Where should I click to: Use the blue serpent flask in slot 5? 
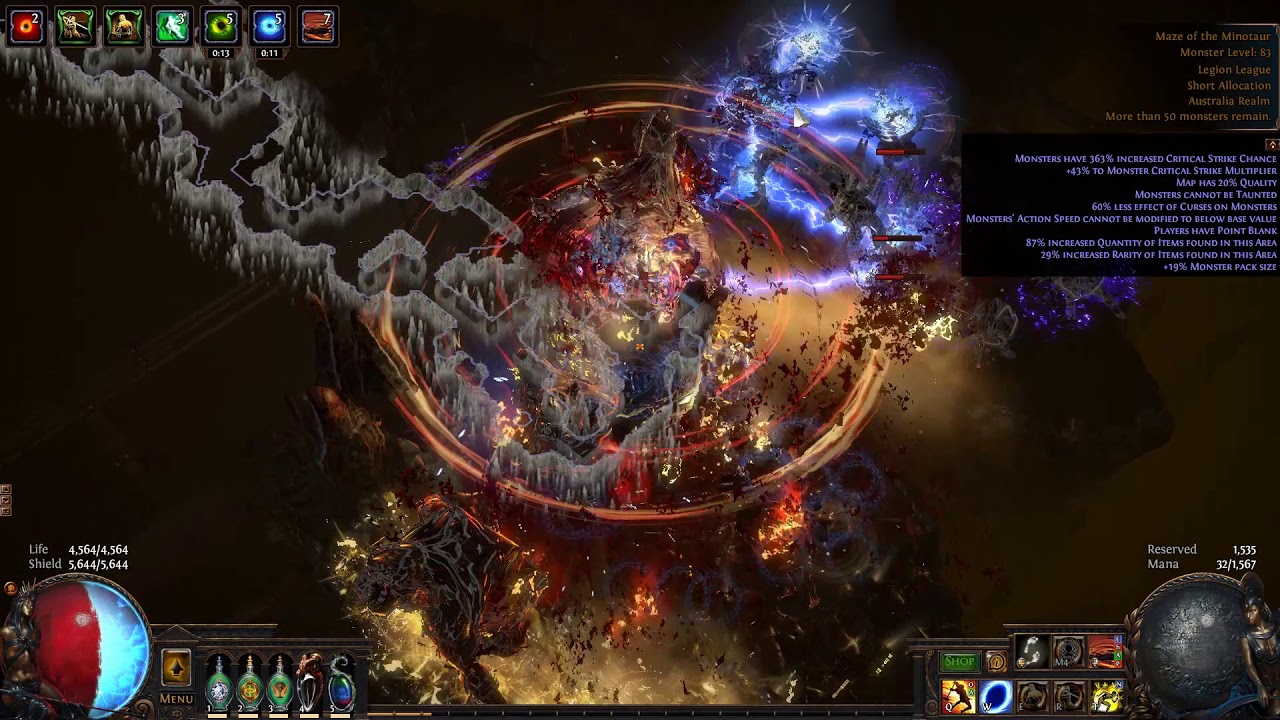341,686
